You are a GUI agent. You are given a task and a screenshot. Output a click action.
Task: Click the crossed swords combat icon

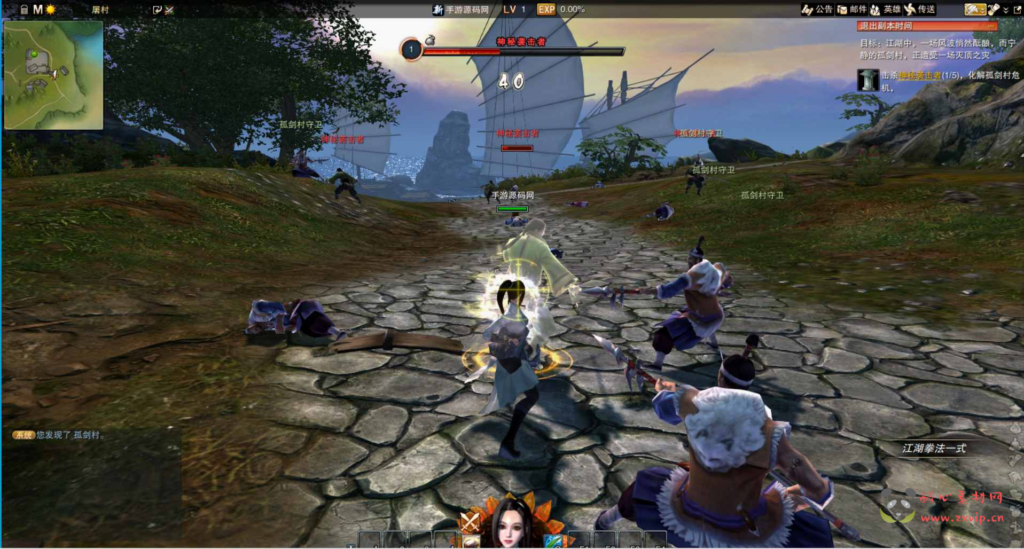click(x=469, y=523)
